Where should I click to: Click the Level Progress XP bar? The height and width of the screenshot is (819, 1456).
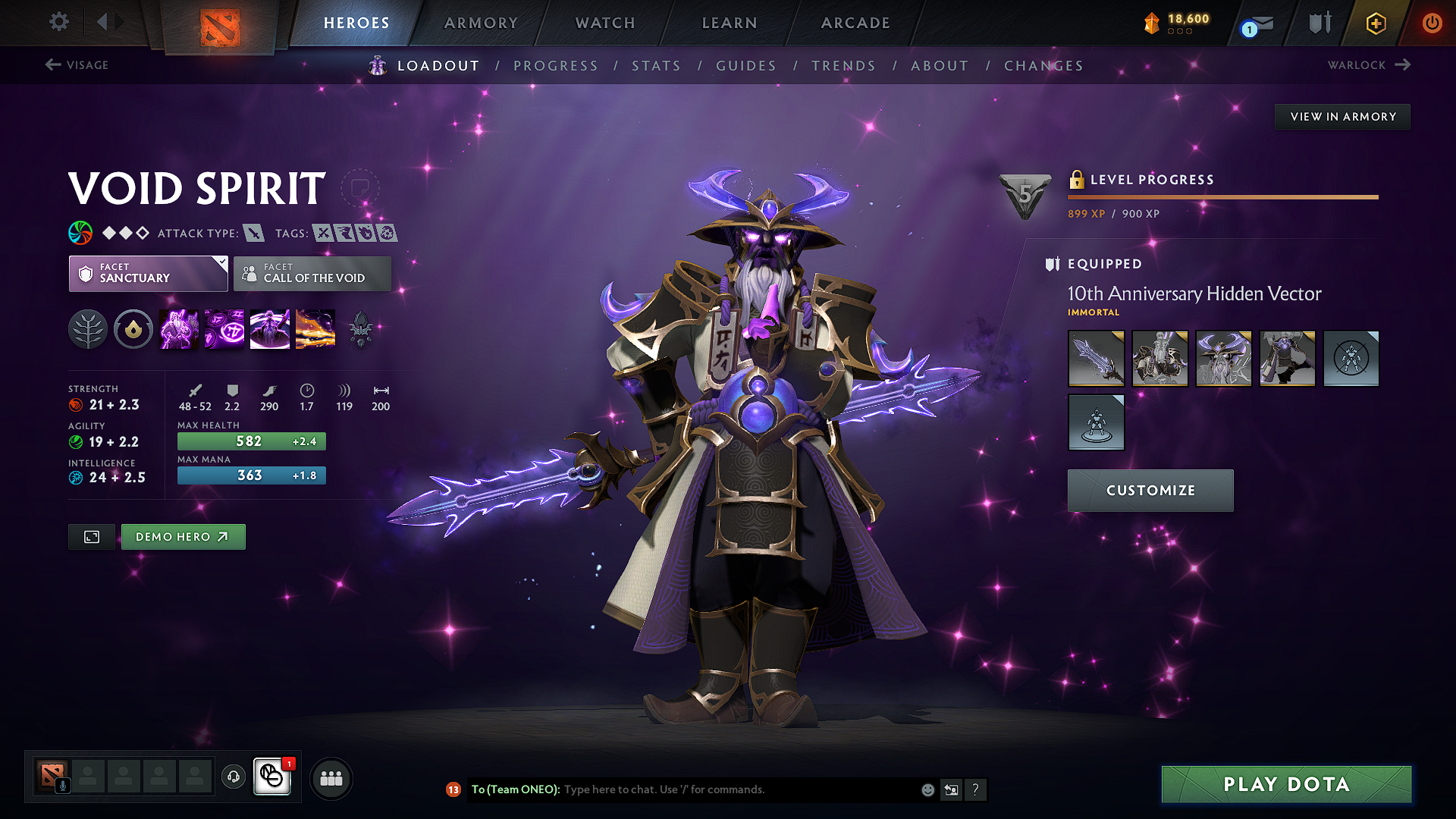click(x=1222, y=196)
